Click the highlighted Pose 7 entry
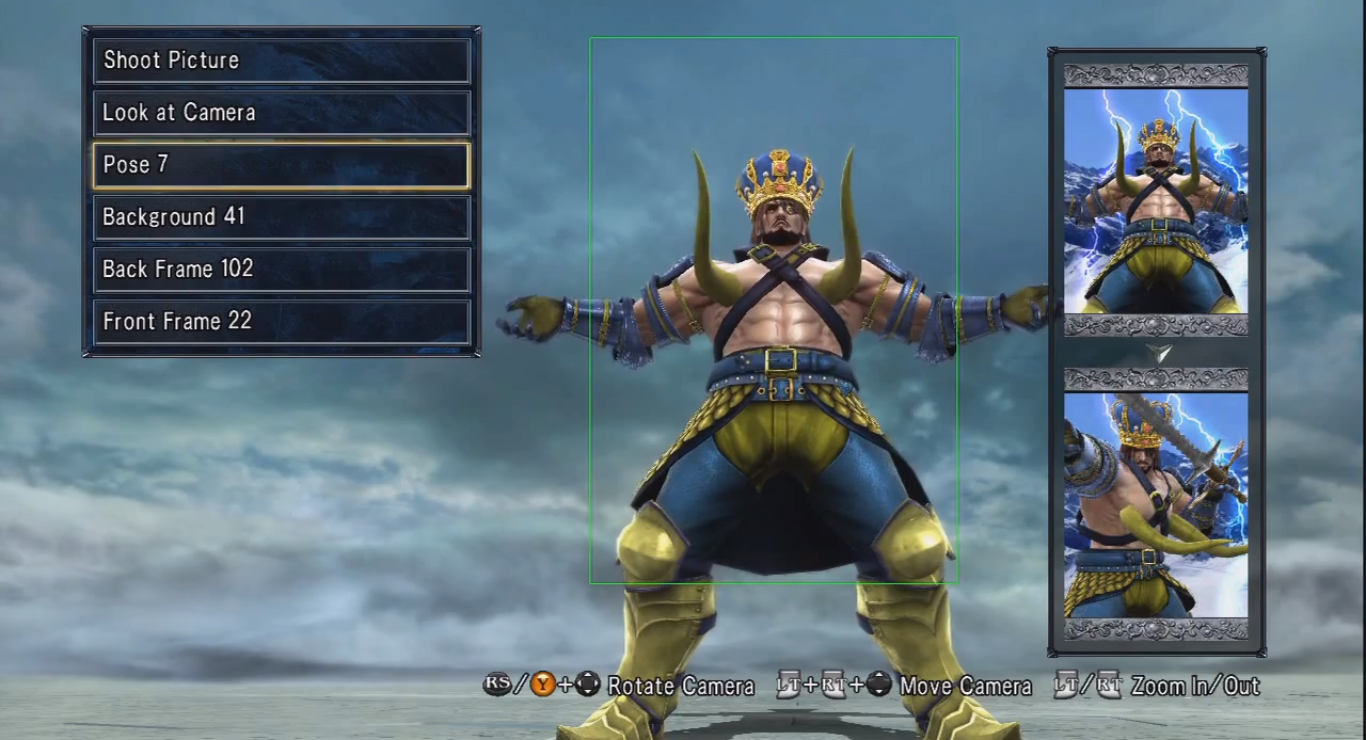This screenshot has width=1366, height=740. tap(281, 165)
